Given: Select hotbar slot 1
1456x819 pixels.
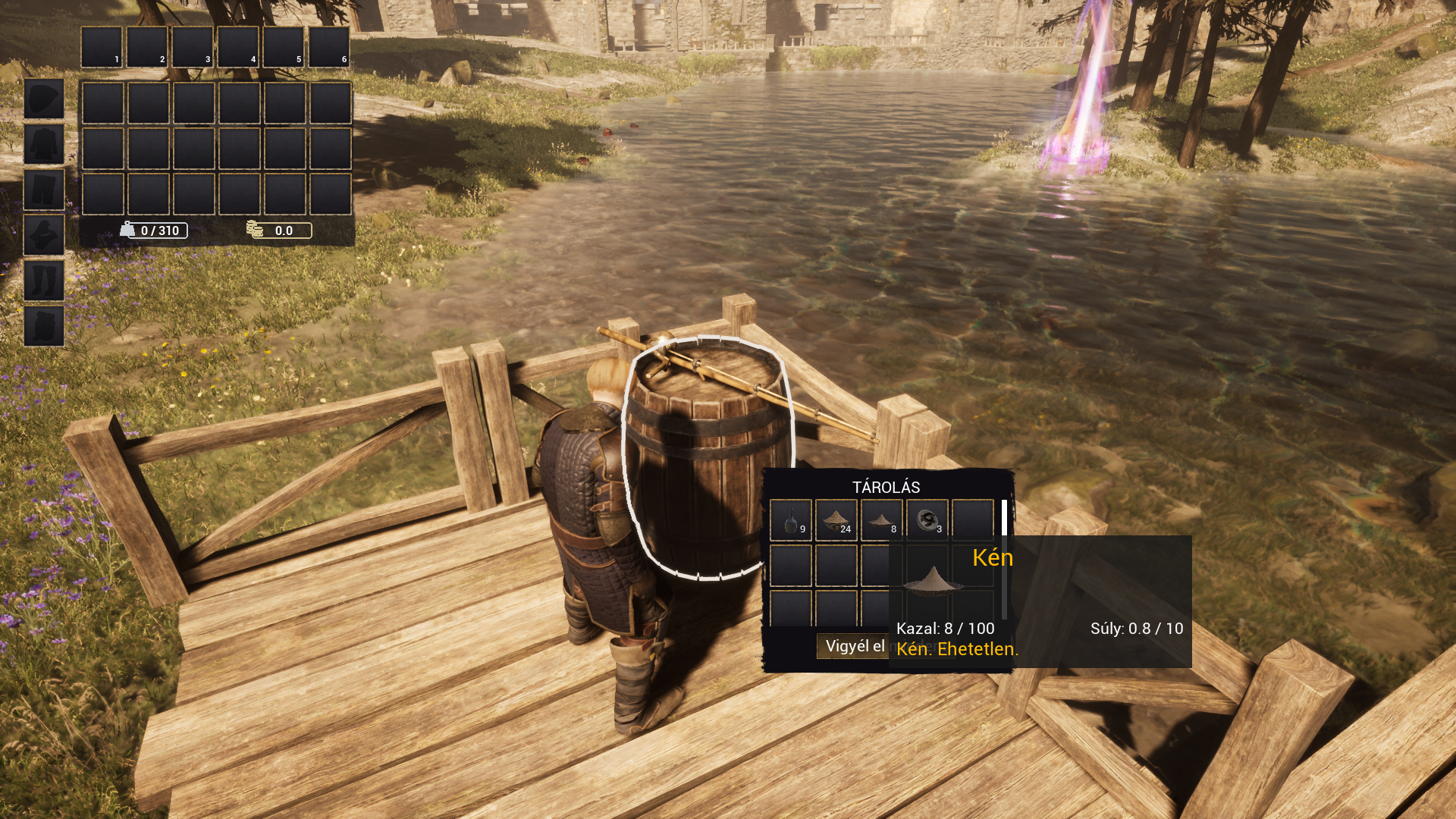Looking at the screenshot, I should tap(102, 47).
